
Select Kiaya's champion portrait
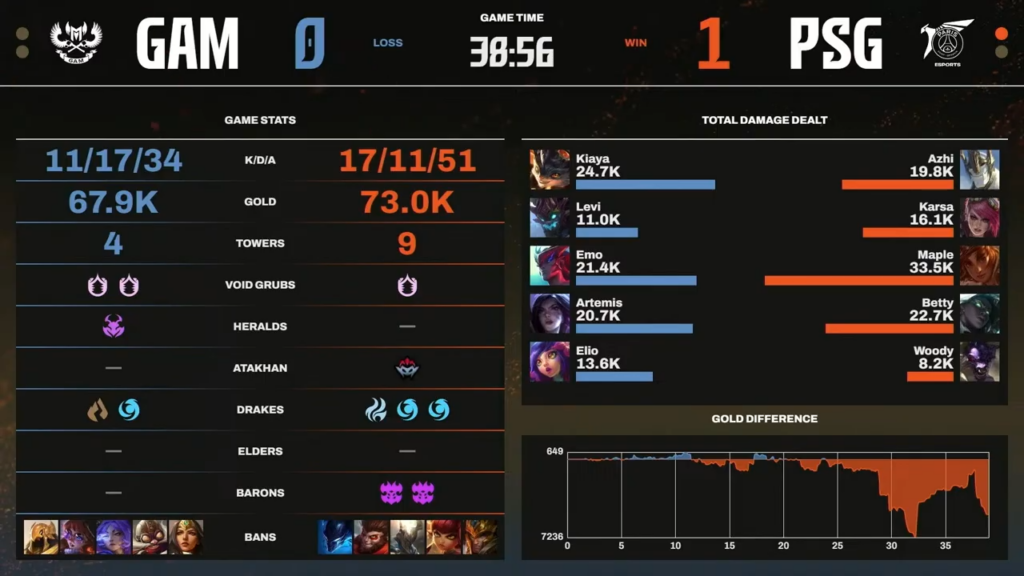(549, 169)
